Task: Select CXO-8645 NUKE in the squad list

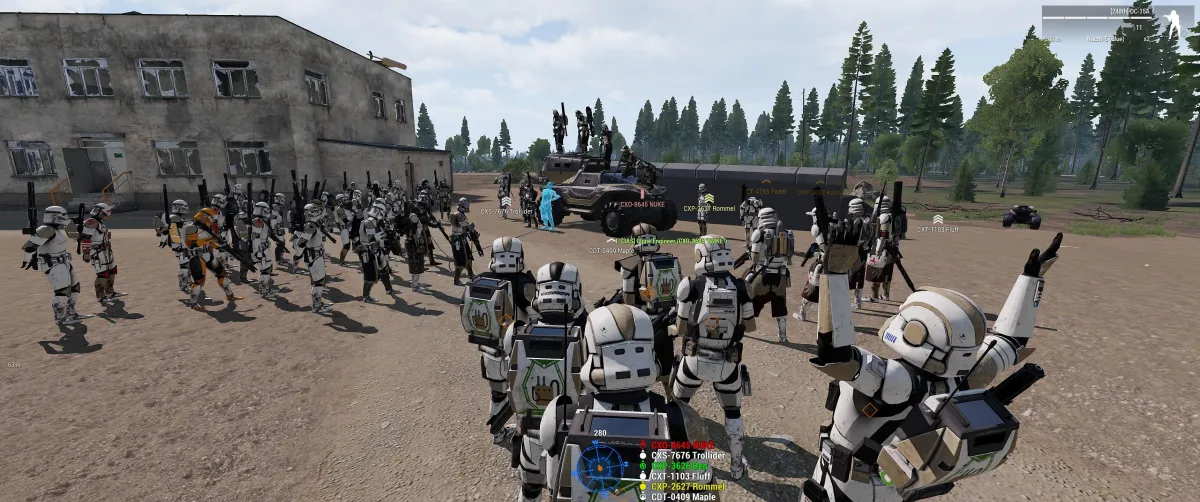Action: pos(683,445)
